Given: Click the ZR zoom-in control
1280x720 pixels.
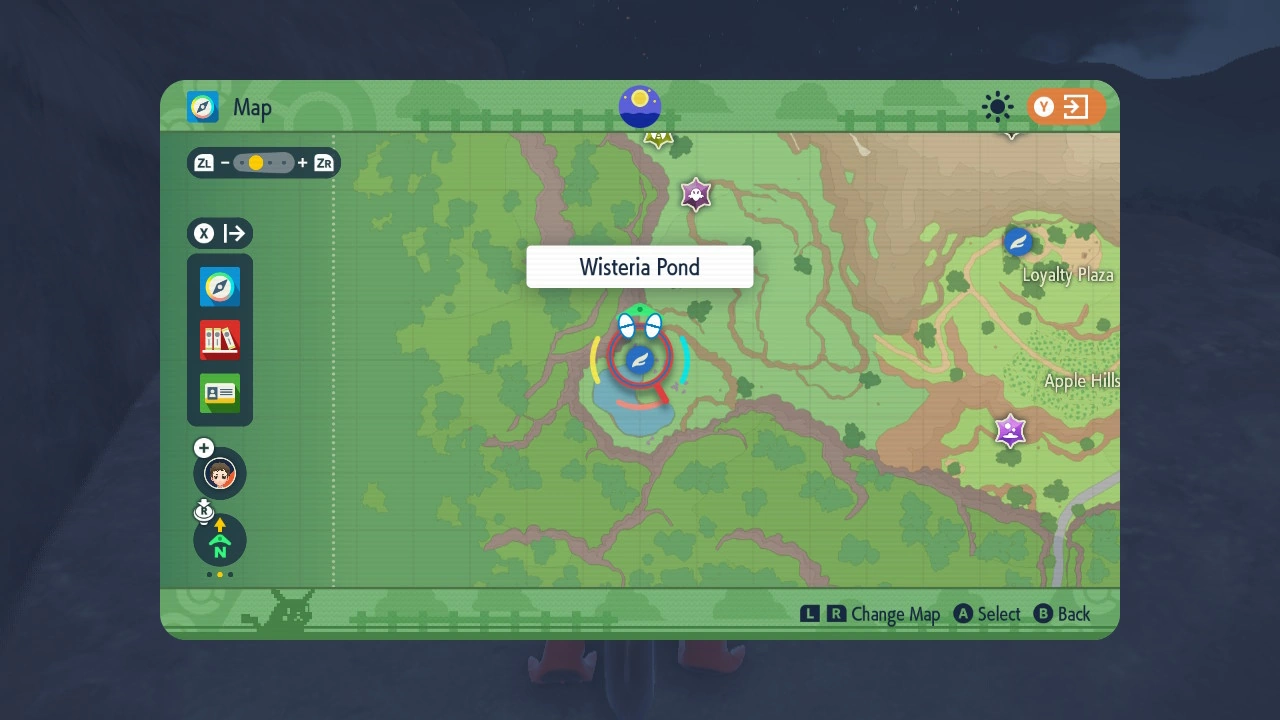Looking at the screenshot, I should click(x=323, y=162).
